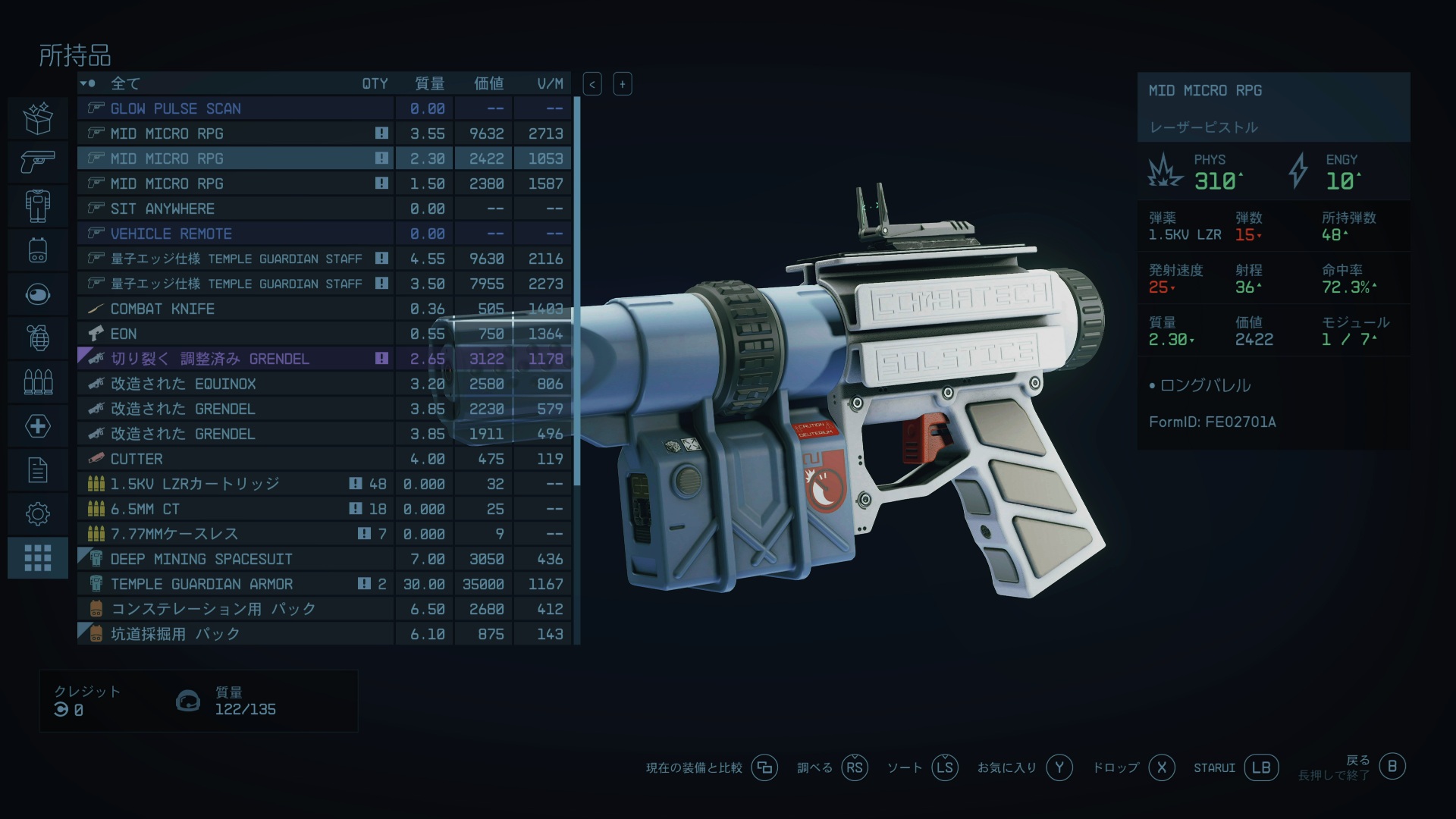Switch to the ammo bullets category tab

(x=38, y=381)
